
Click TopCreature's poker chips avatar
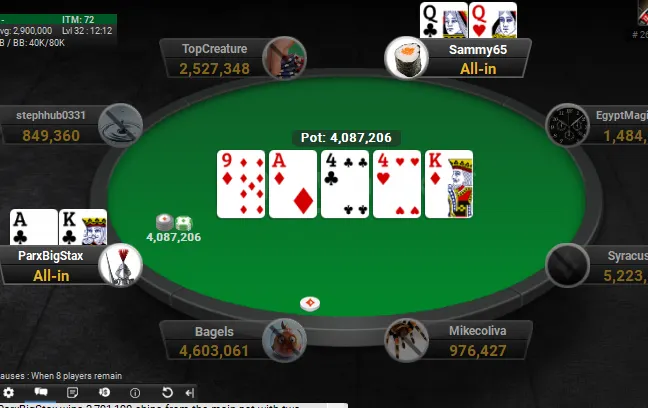pos(283,57)
